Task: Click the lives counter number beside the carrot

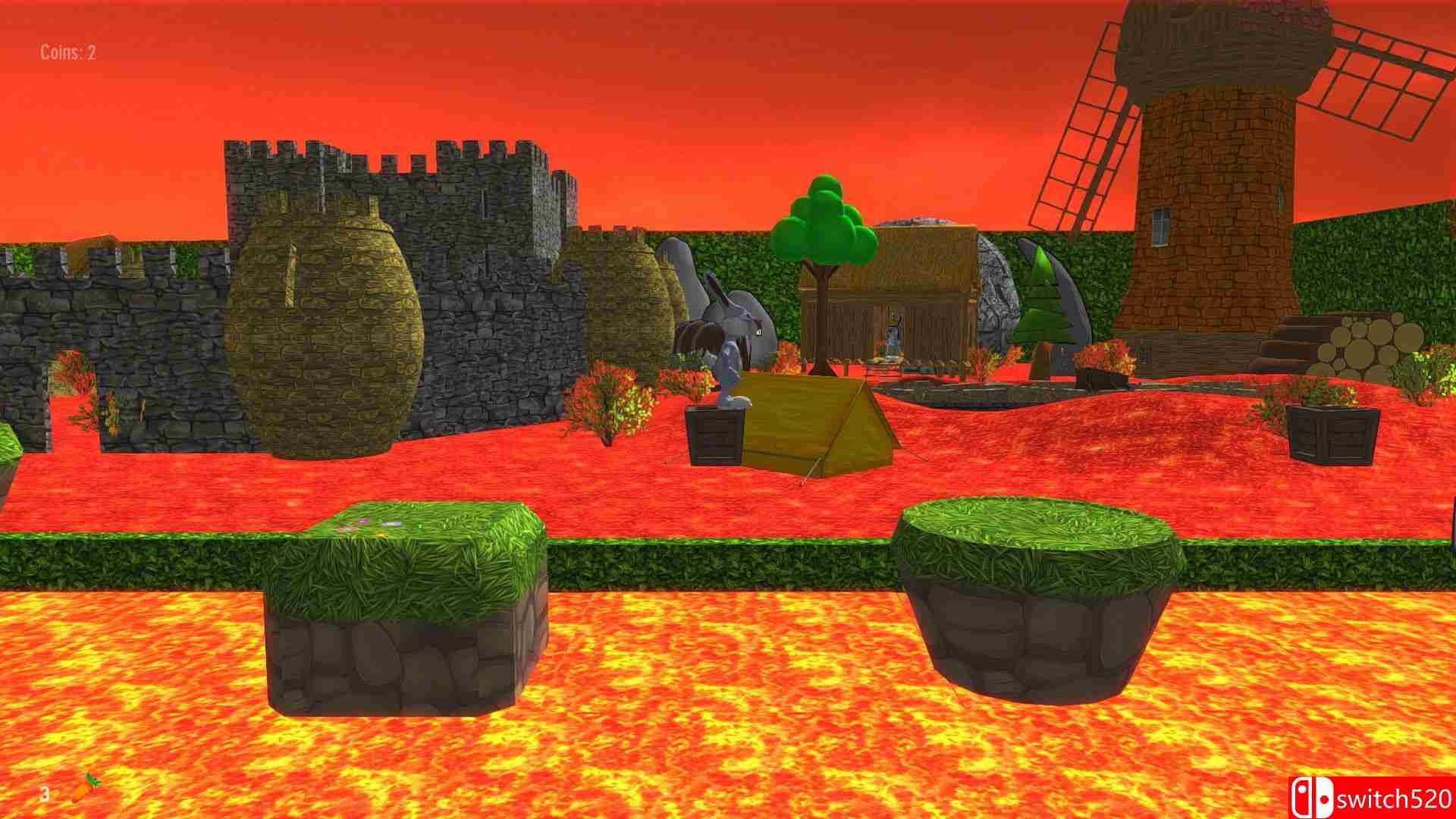Action: [x=45, y=795]
